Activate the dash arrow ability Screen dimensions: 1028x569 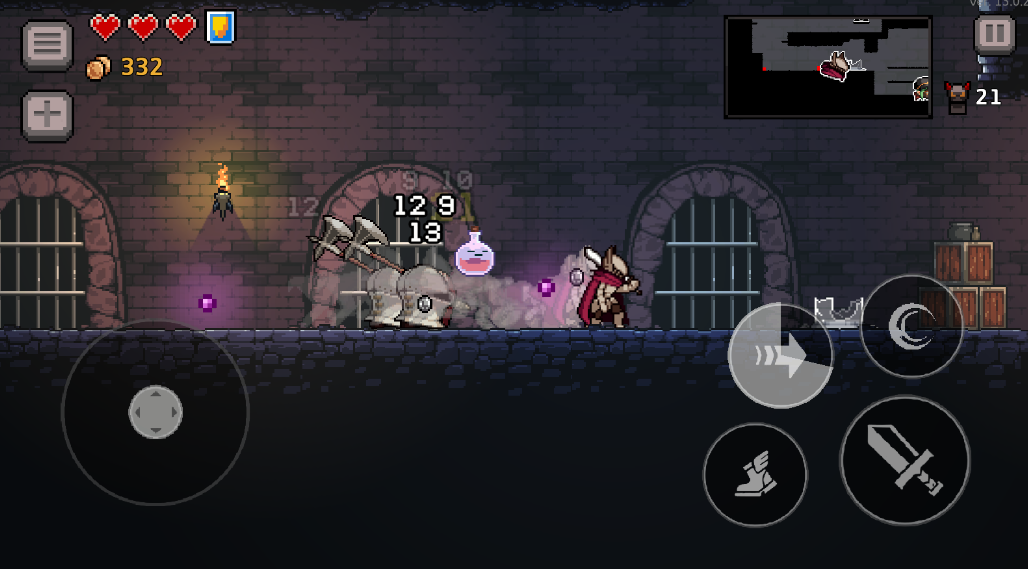point(780,356)
